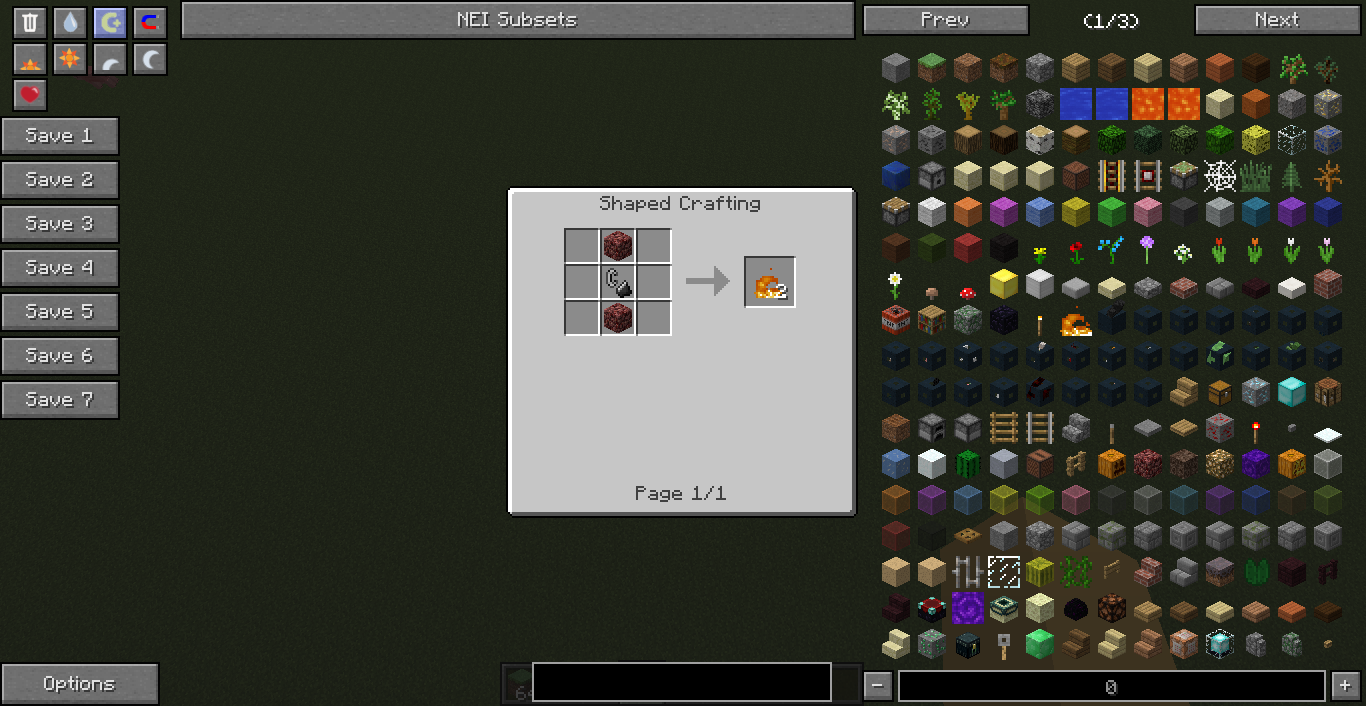
Task: Click the Save 4 button
Action: 60,268
